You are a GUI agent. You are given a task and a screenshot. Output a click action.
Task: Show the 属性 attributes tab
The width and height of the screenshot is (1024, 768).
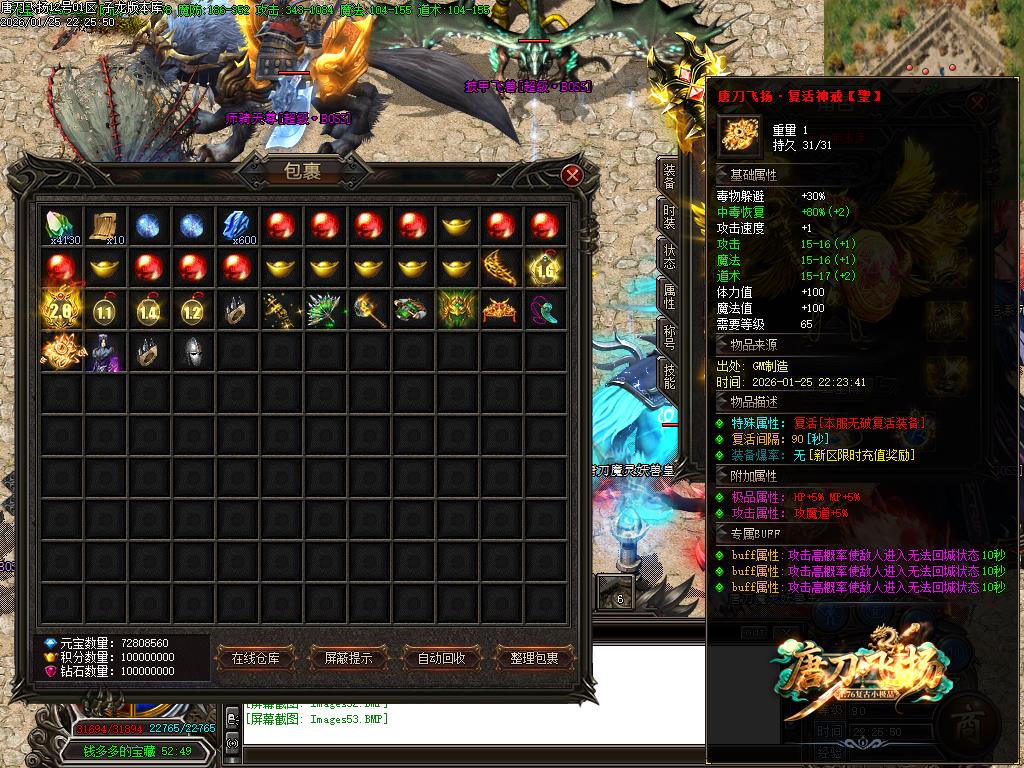[x=669, y=296]
